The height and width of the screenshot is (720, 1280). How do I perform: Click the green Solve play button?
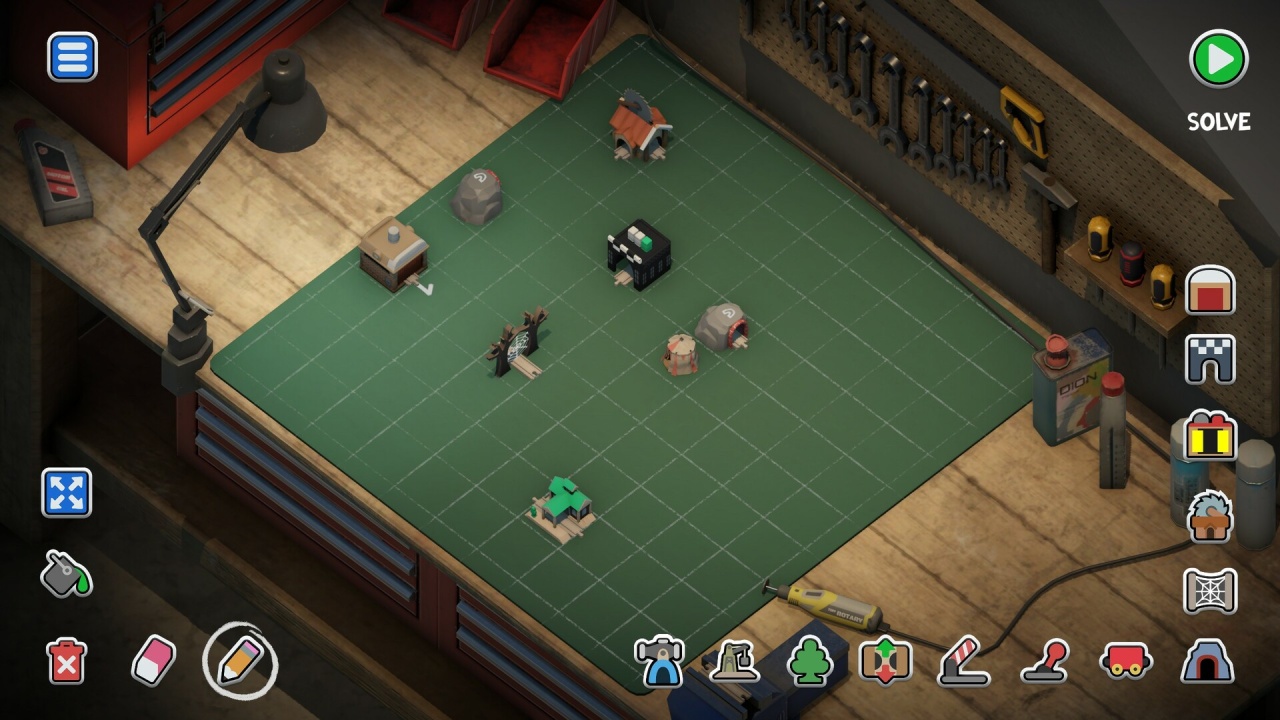1218,60
